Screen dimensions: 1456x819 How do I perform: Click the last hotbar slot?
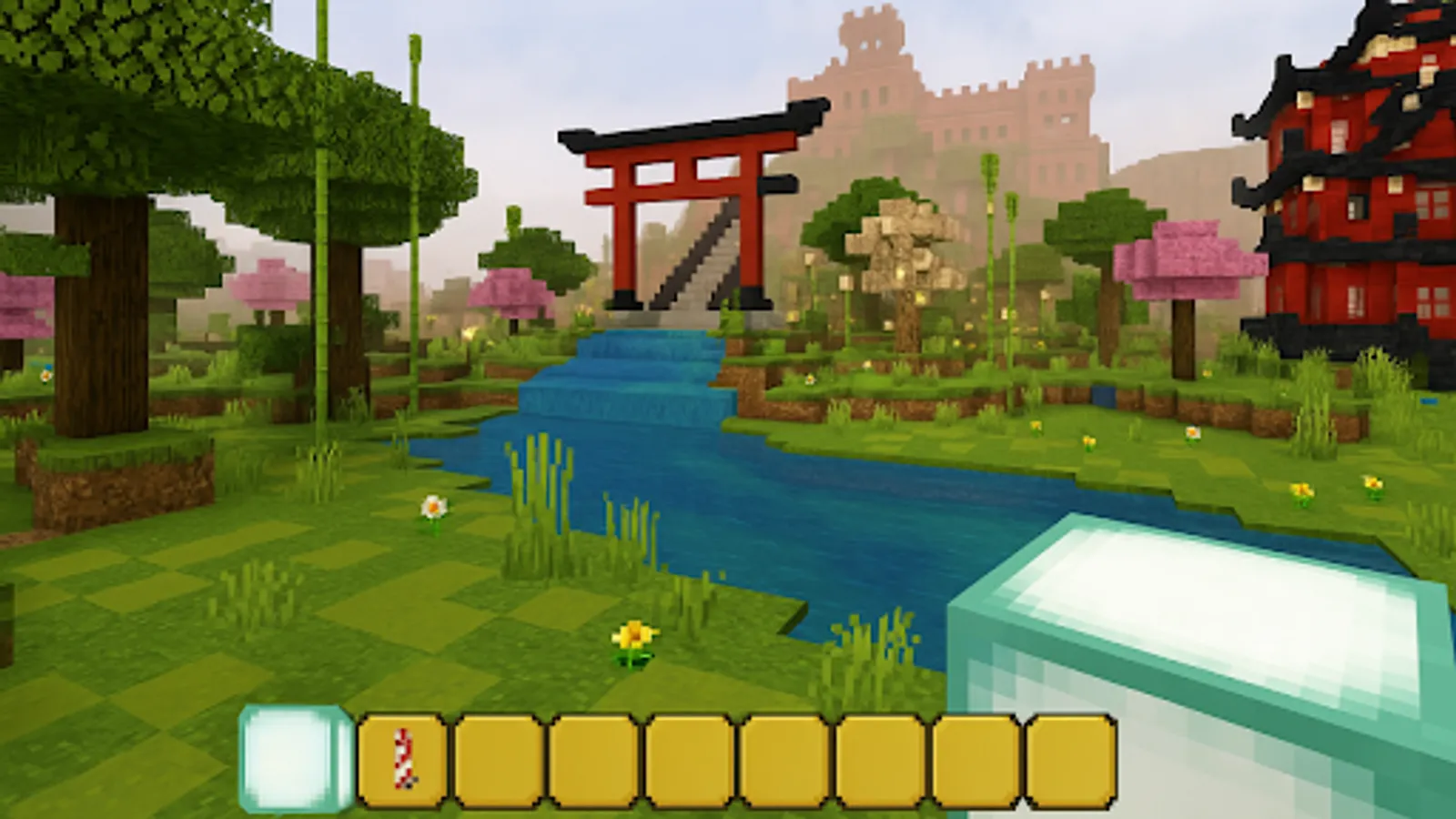[1067, 757]
